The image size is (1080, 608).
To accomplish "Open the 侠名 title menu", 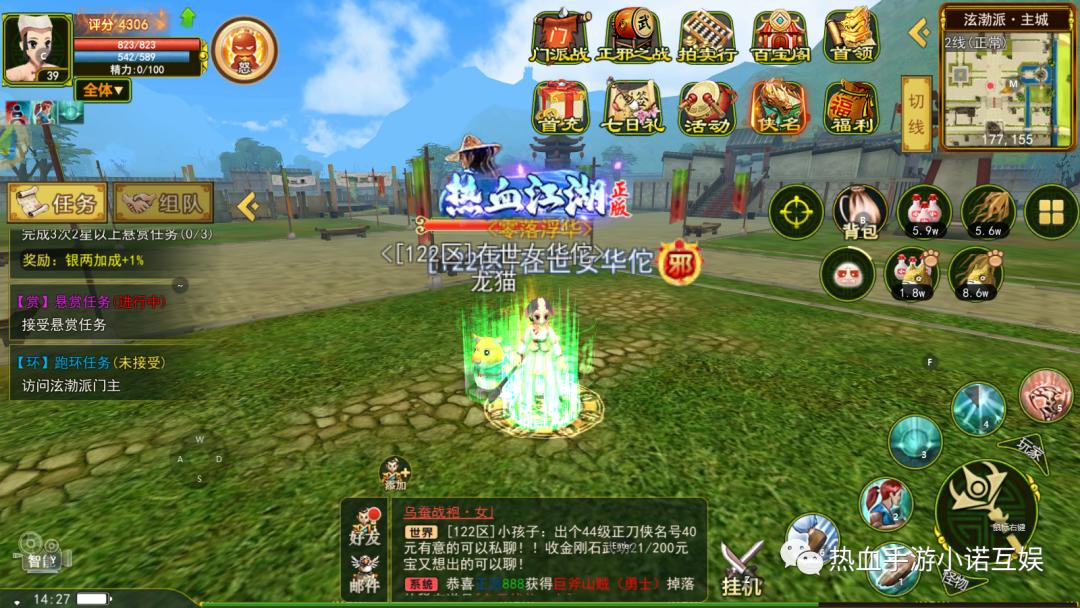I will pos(780,108).
